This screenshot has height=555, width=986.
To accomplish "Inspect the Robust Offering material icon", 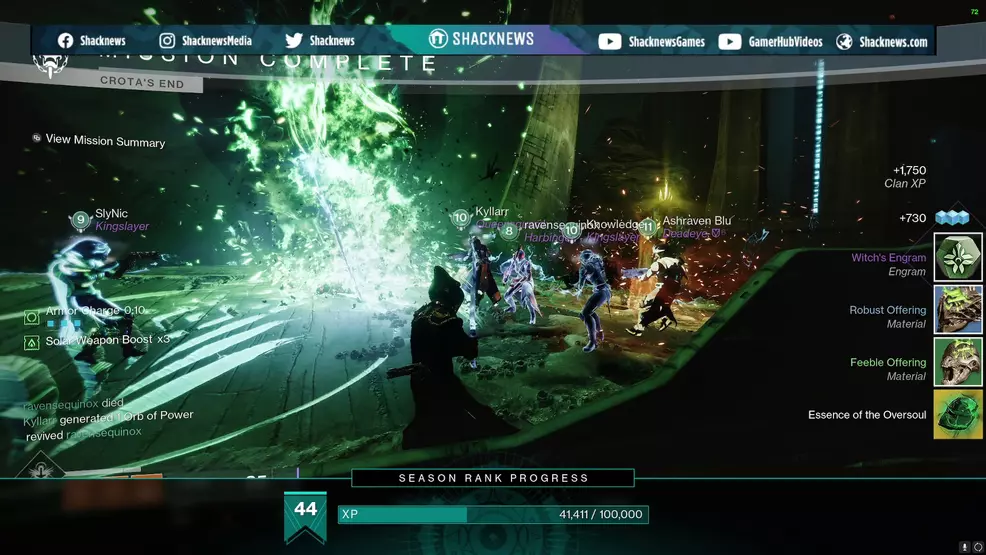I will (958, 310).
